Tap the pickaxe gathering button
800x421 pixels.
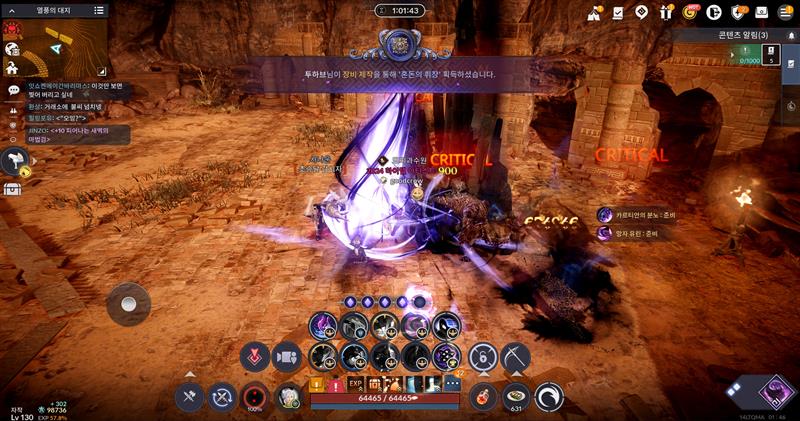[x=516, y=356]
